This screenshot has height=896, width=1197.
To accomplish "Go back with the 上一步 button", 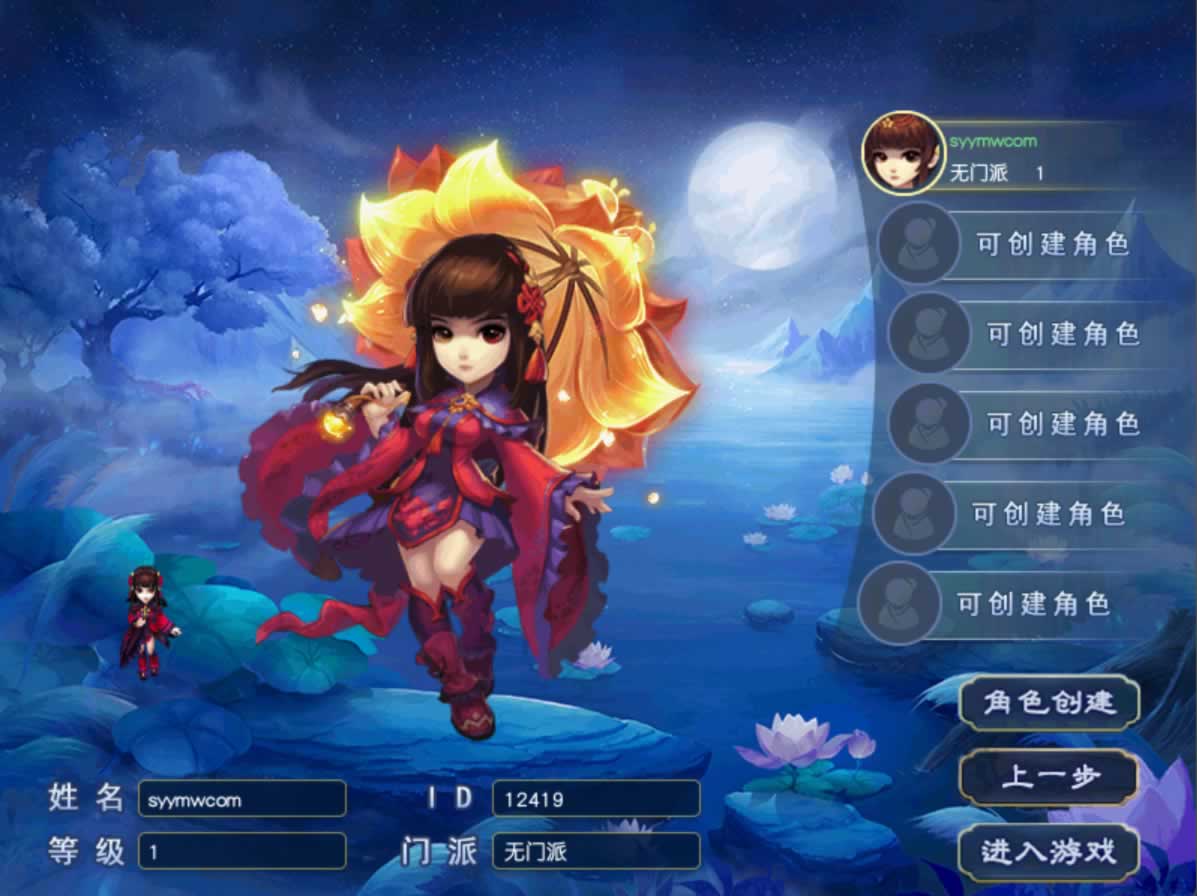I will pyautogui.click(x=1048, y=777).
